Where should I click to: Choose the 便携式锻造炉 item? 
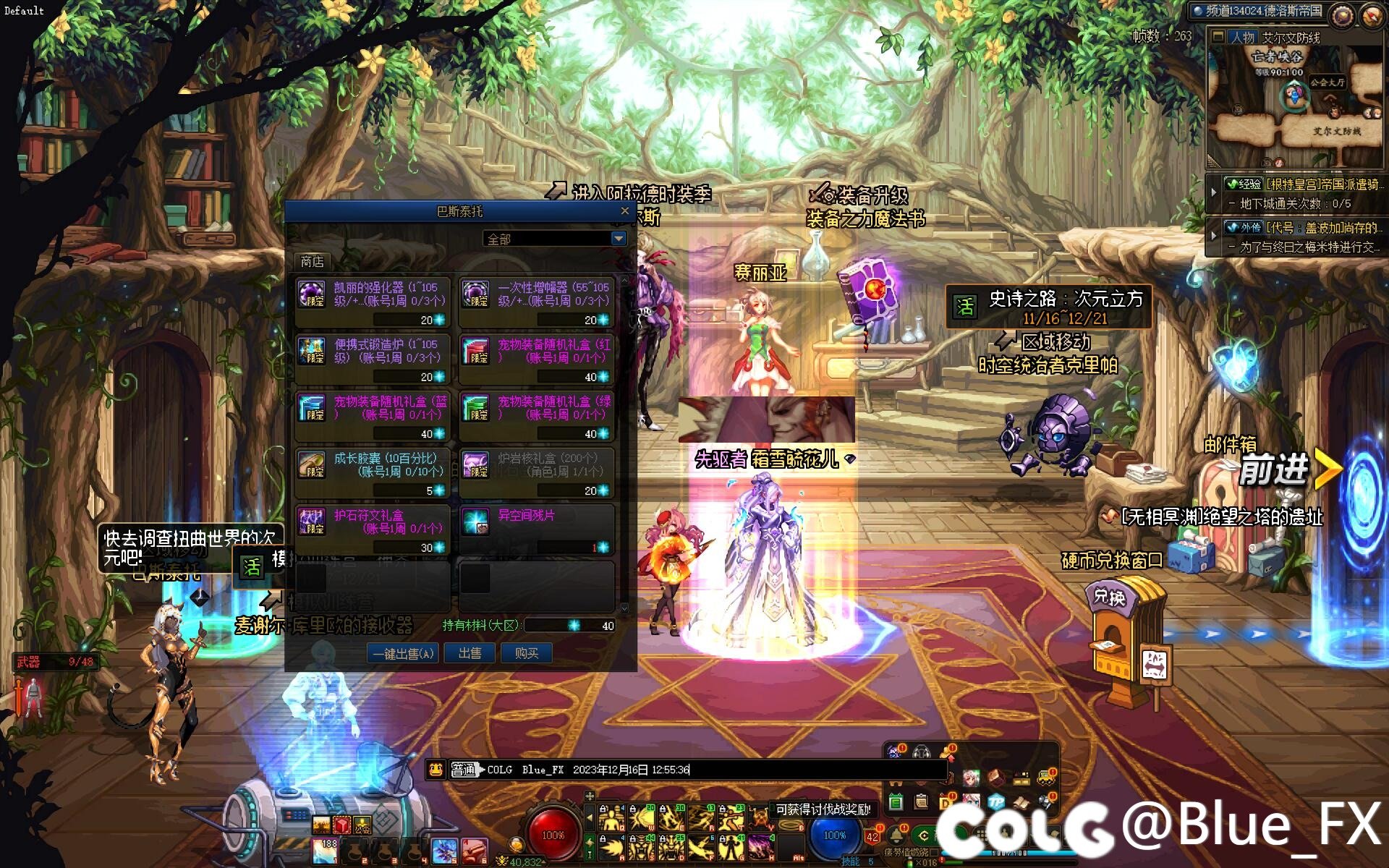tap(373, 359)
